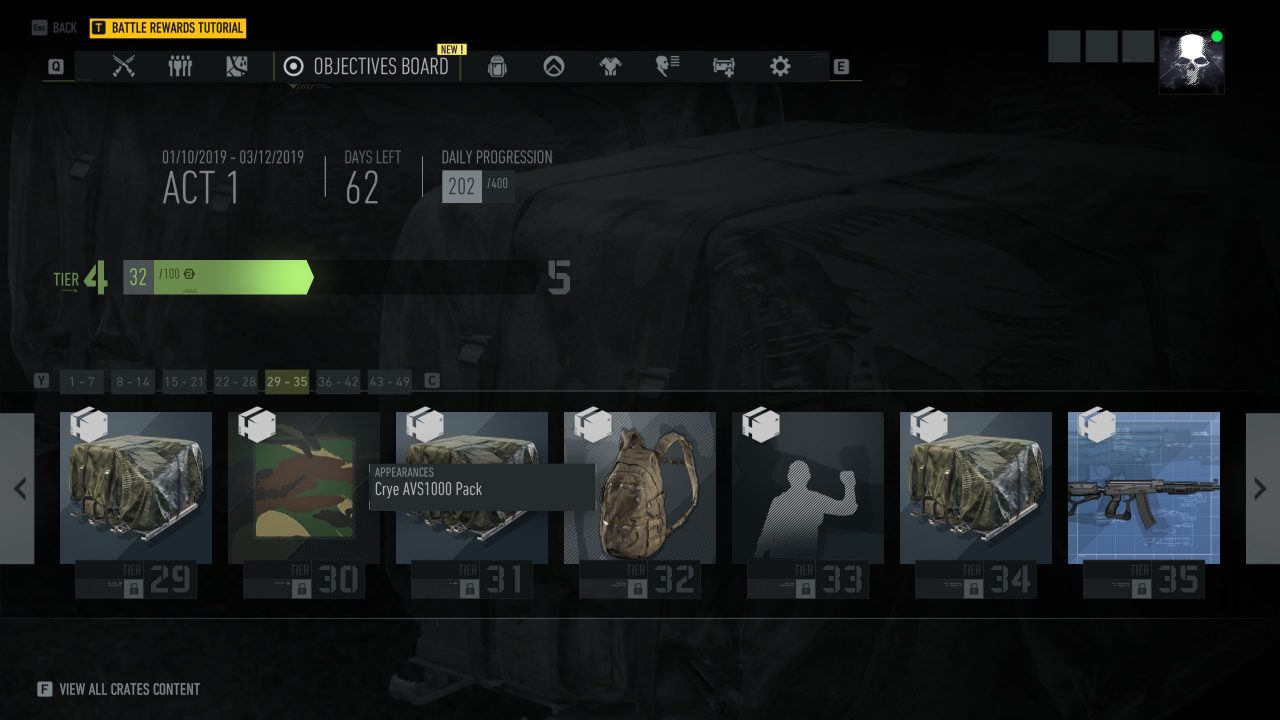Open the gear settings tab
The width and height of the screenshot is (1280, 720).
coord(780,66)
